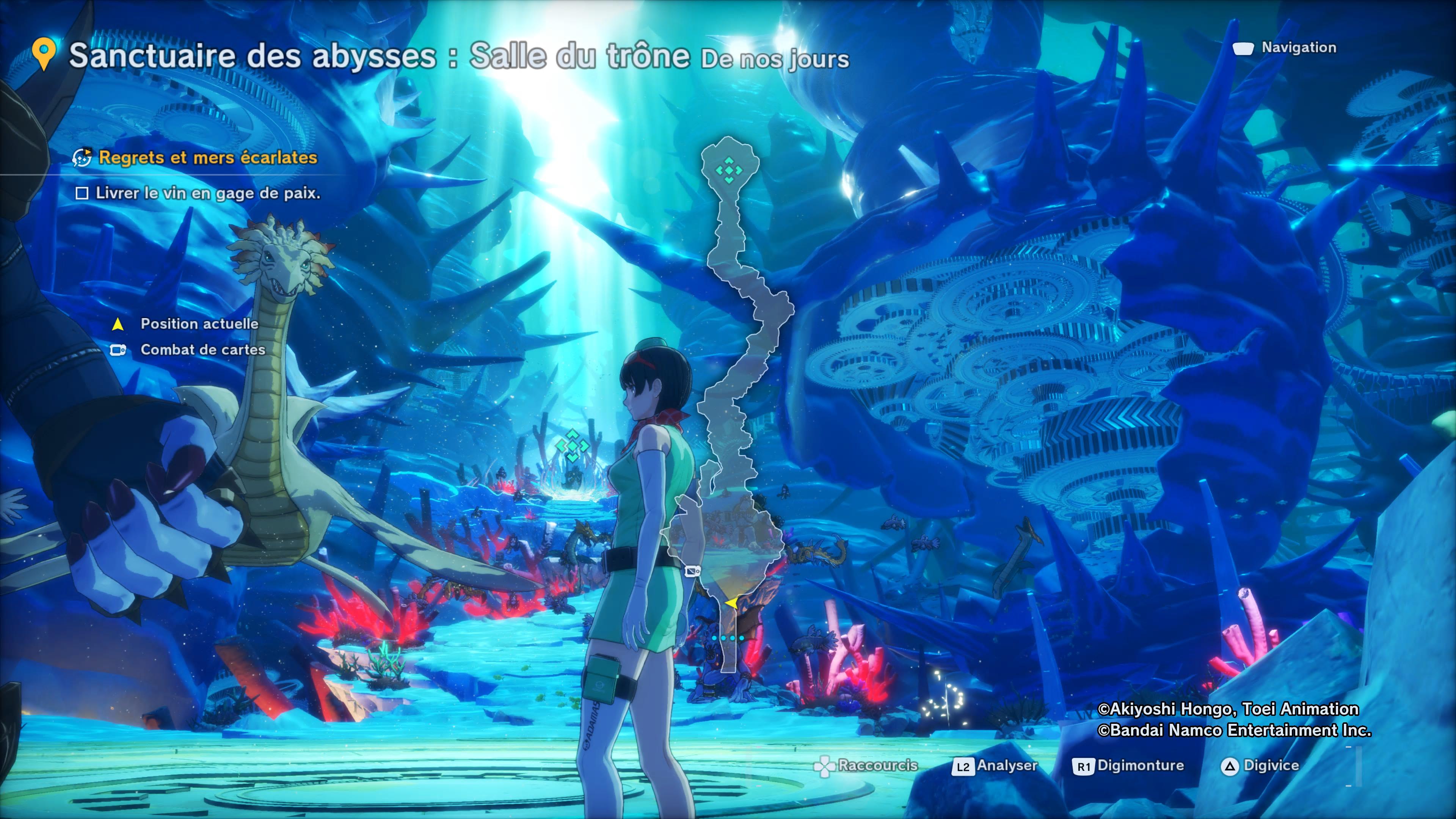Open the Regrets et mers écarlates quest tracker

pos(207,158)
